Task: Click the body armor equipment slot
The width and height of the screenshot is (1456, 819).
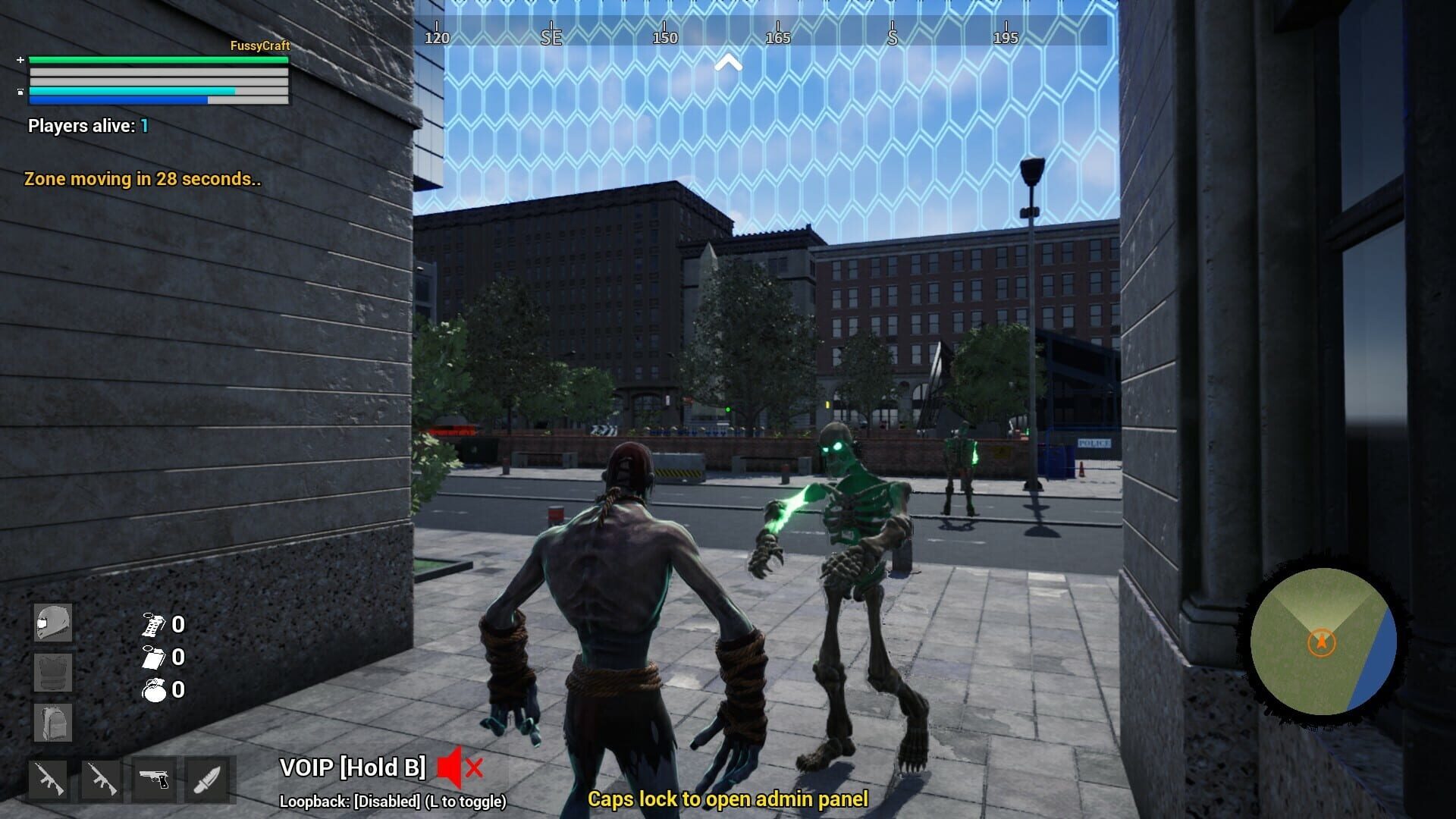Action: pyautogui.click(x=52, y=672)
